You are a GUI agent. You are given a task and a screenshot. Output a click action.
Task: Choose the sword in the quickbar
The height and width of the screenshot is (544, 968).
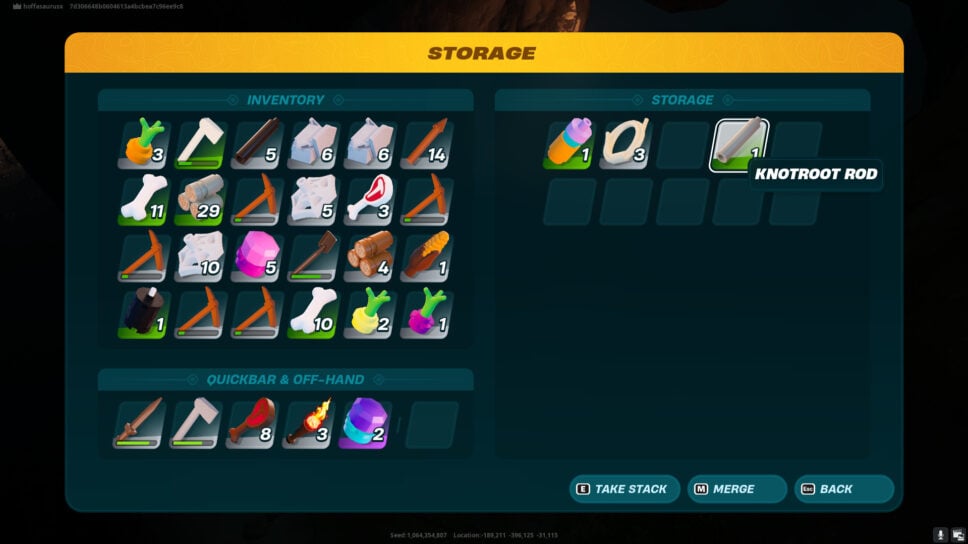(x=138, y=424)
